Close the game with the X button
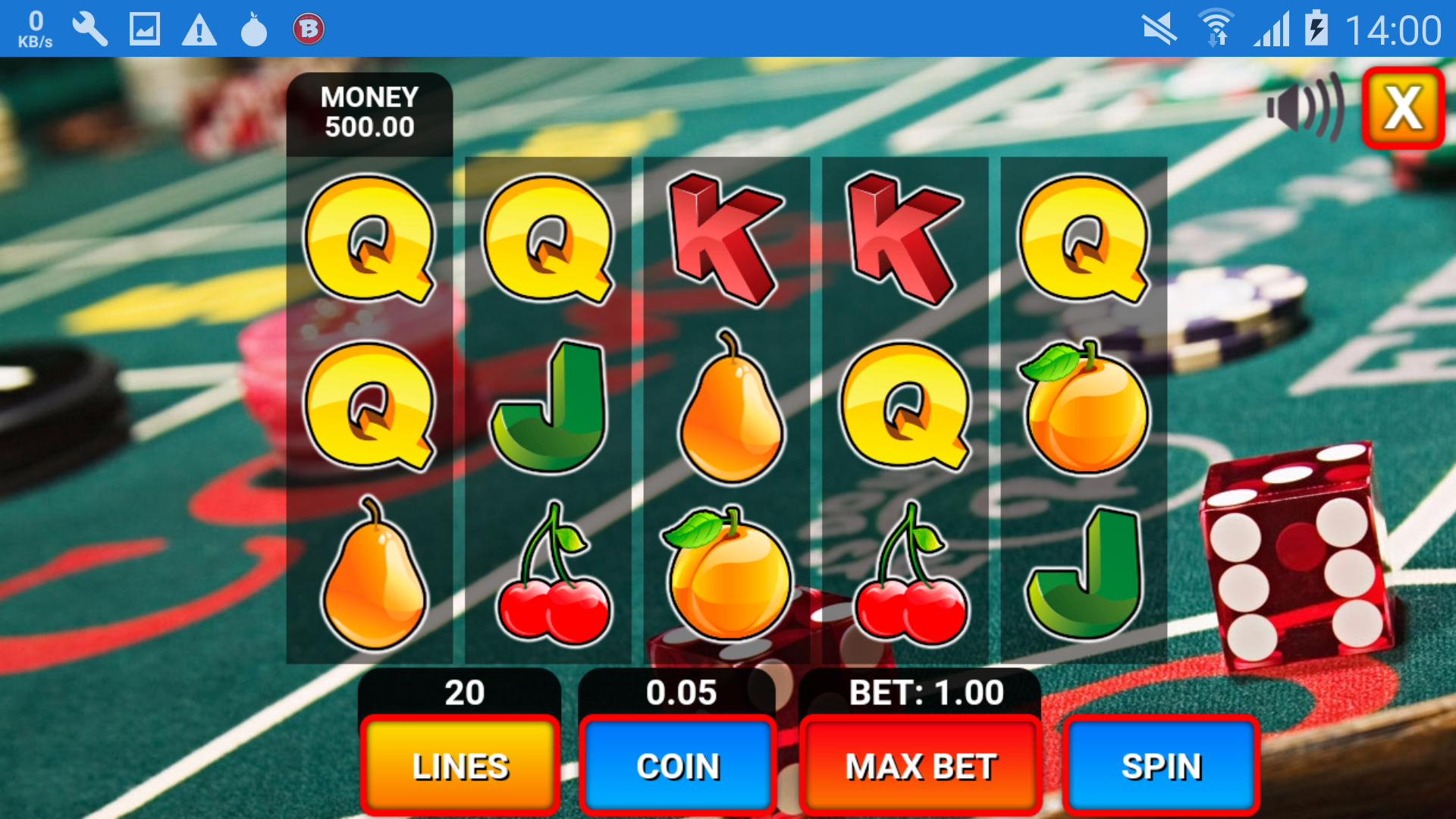 [1402, 108]
